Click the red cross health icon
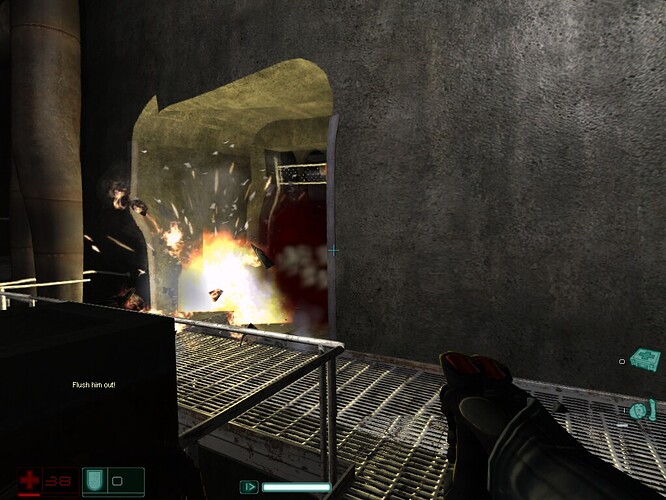 (x=30, y=481)
